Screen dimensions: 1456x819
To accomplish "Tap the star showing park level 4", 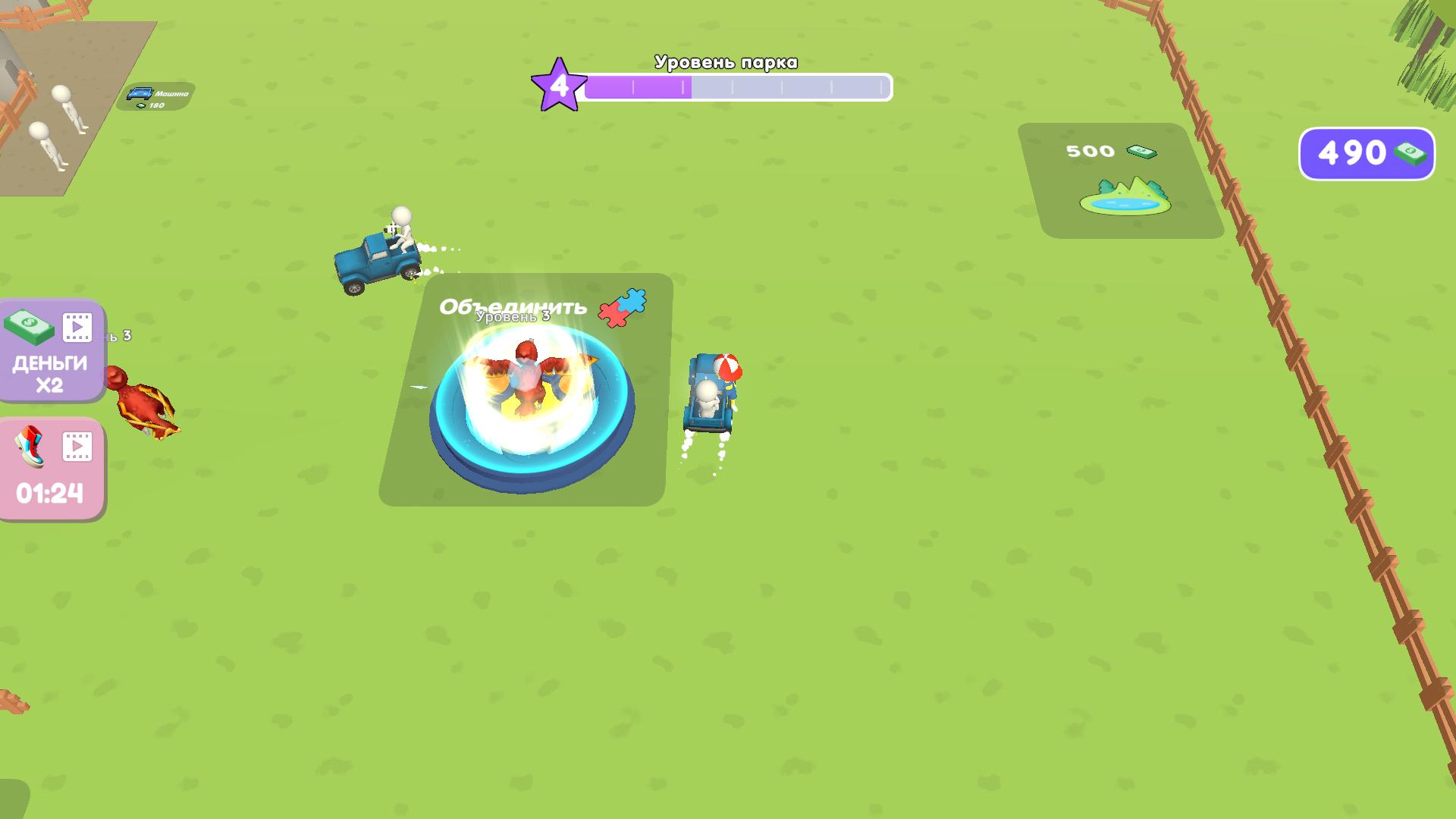I will [x=560, y=86].
